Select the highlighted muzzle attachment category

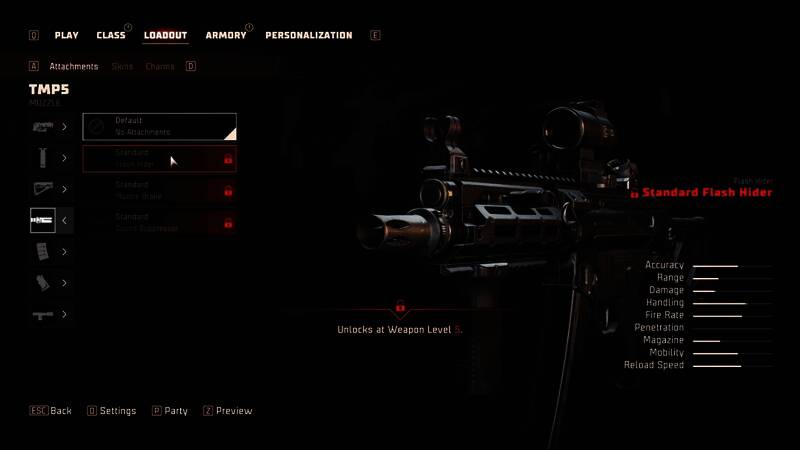click(x=51, y=221)
